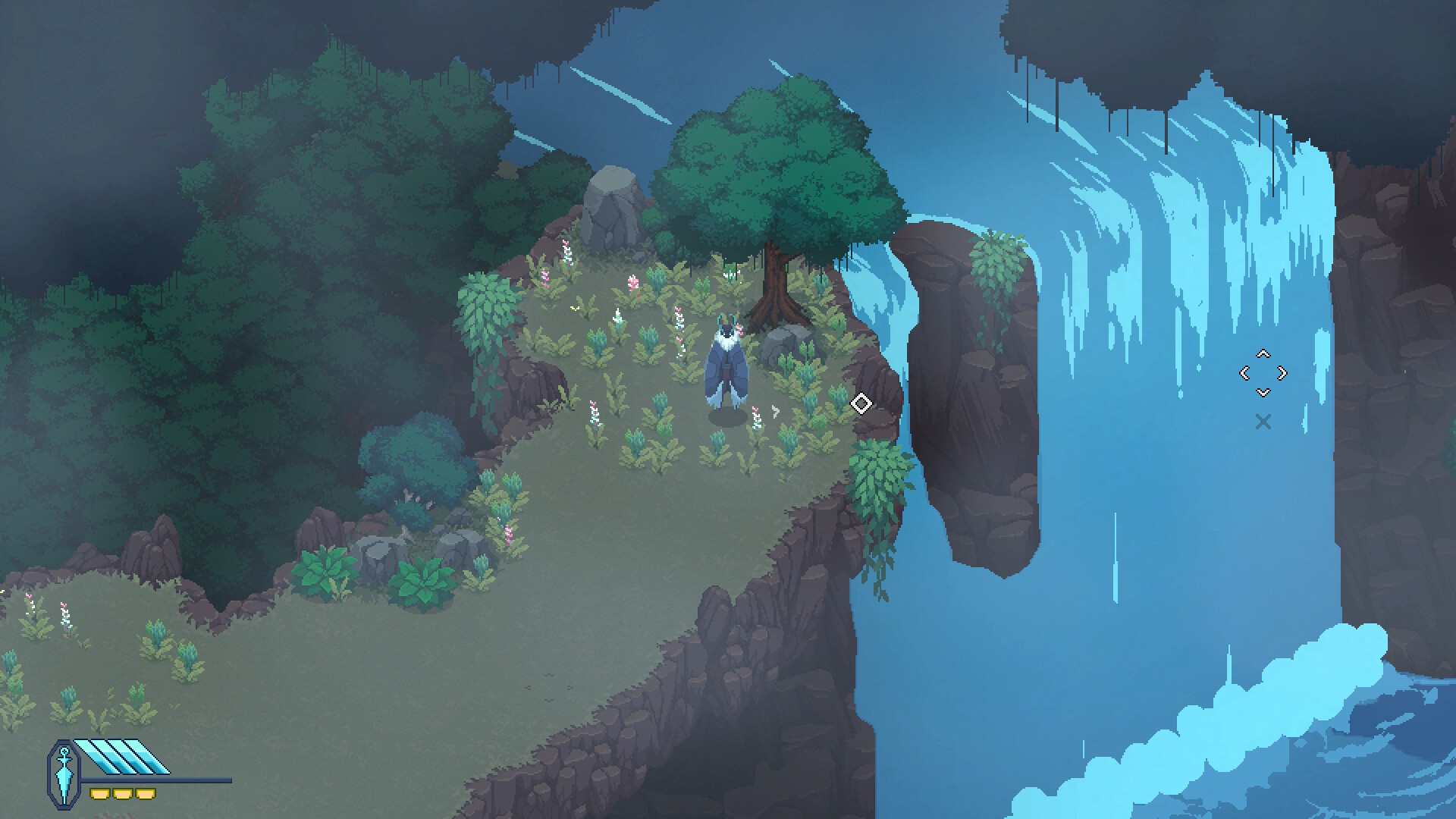Image resolution: width=1456 pixels, height=819 pixels.
Task: Click the up navigation chevron over the waterfall
Action: click(x=1263, y=354)
